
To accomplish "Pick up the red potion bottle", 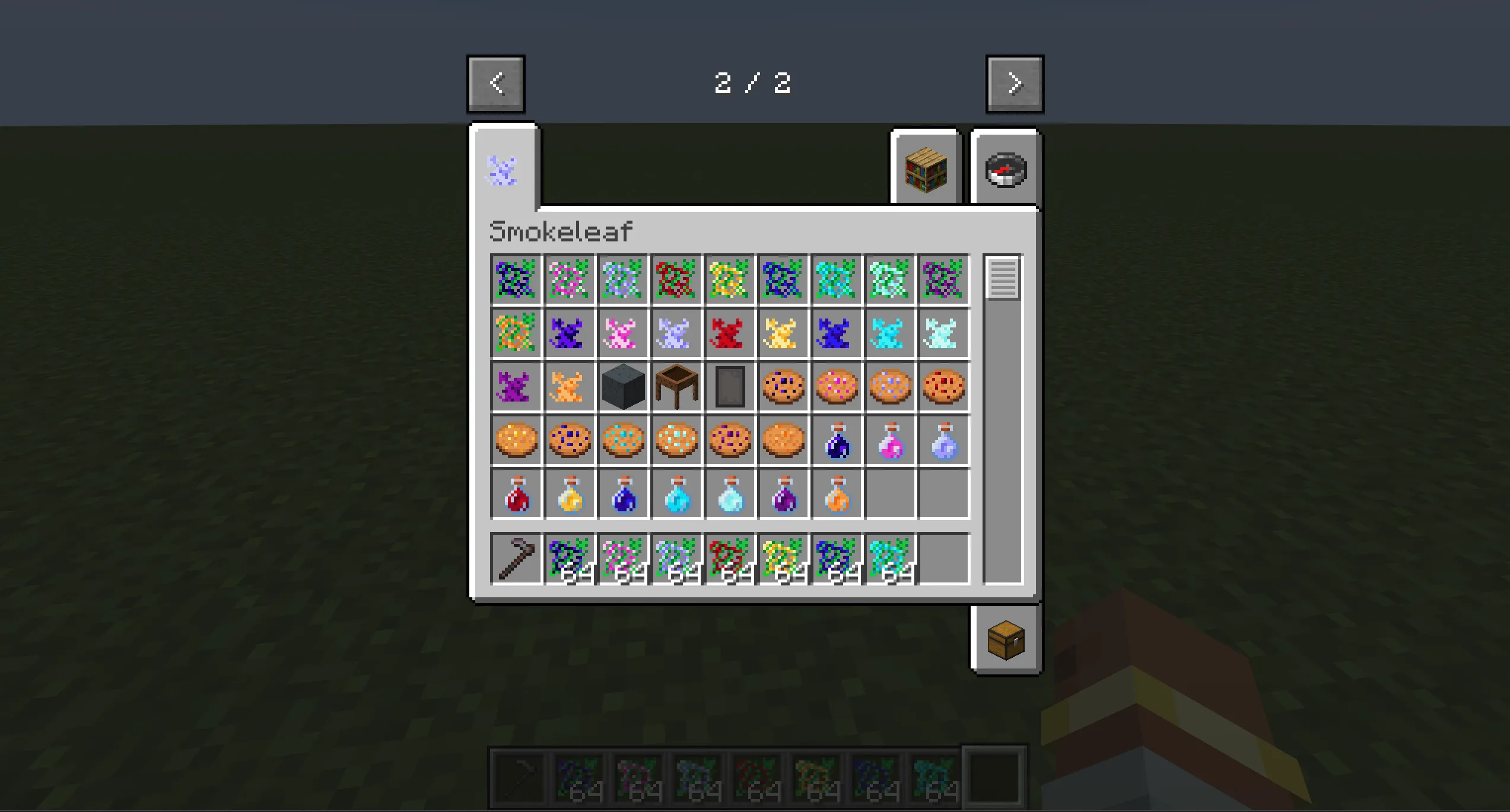I will pos(515,493).
